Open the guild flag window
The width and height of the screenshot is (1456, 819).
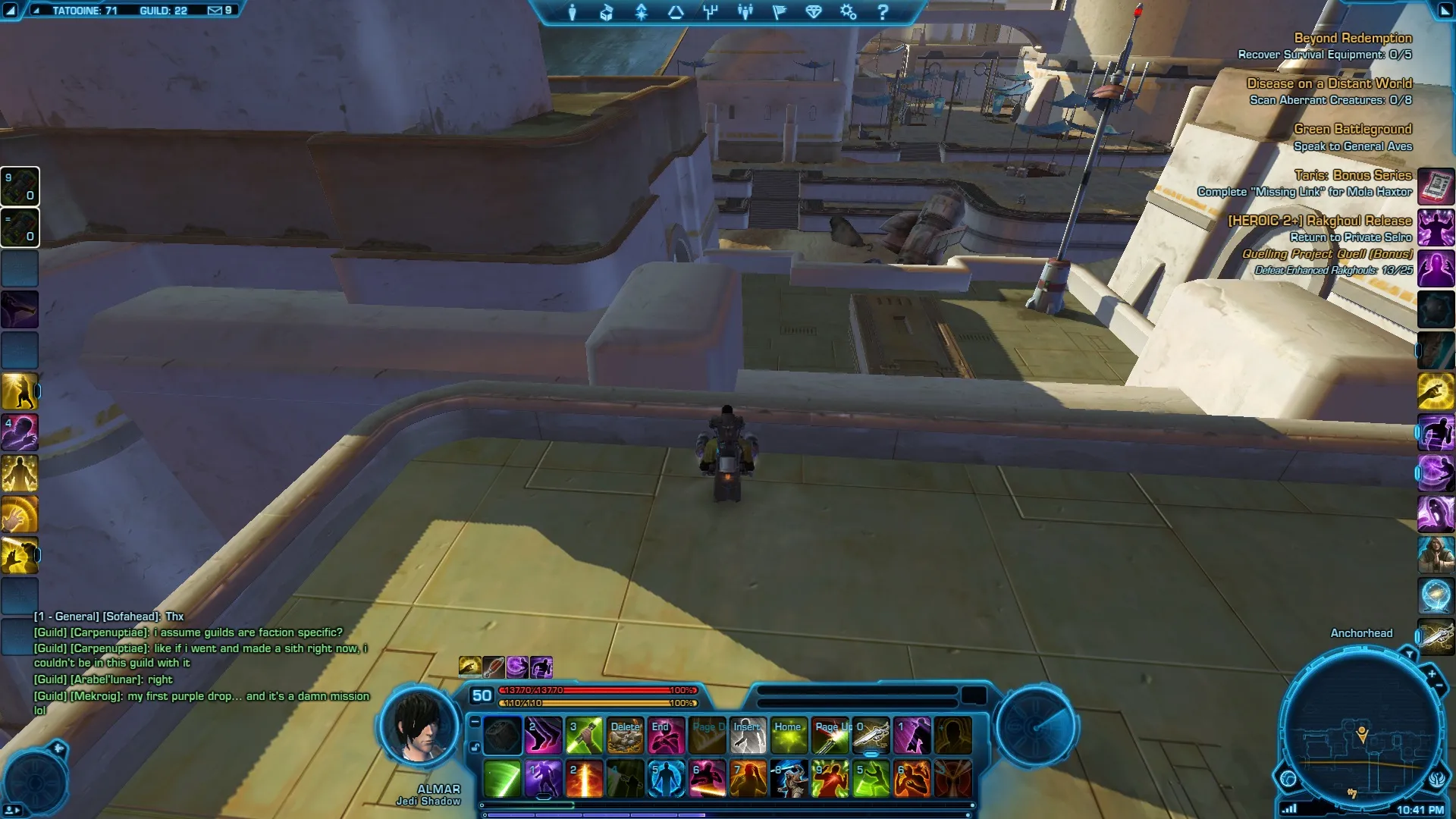pos(780,12)
